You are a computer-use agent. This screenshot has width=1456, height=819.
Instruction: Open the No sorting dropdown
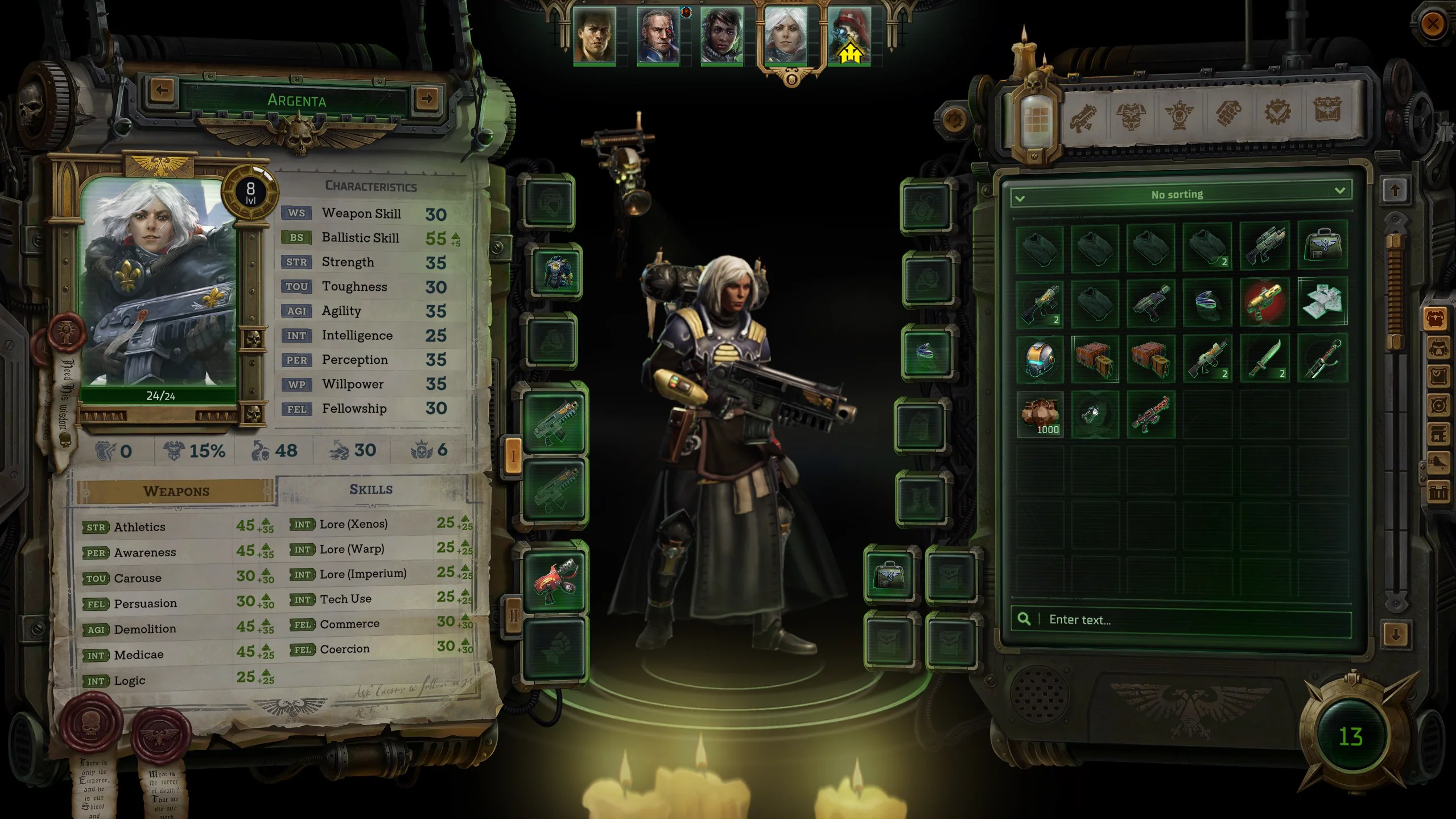[x=1177, y=194]
